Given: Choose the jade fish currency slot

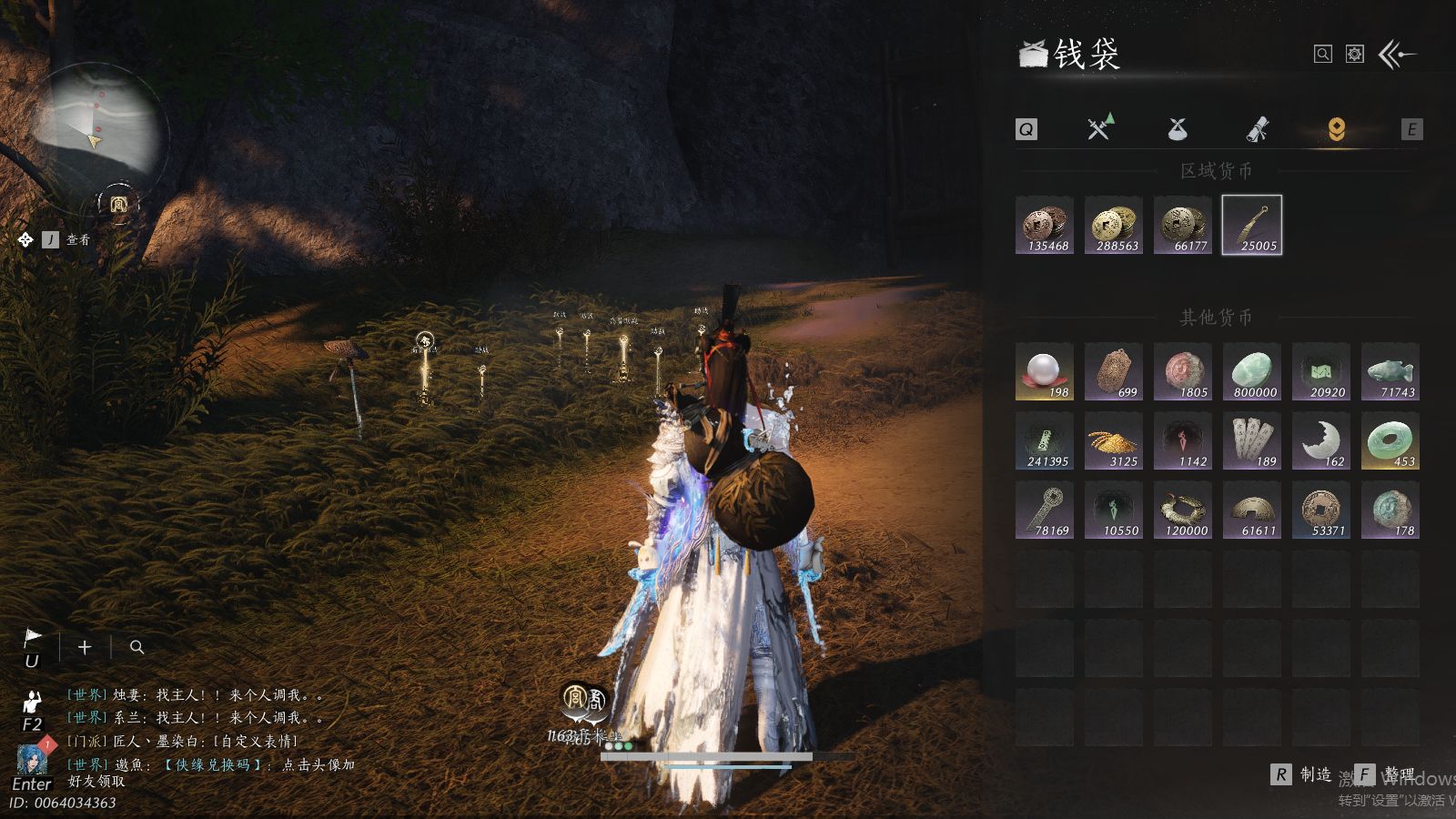Looking at the screenshot, I should (1390, 371).
